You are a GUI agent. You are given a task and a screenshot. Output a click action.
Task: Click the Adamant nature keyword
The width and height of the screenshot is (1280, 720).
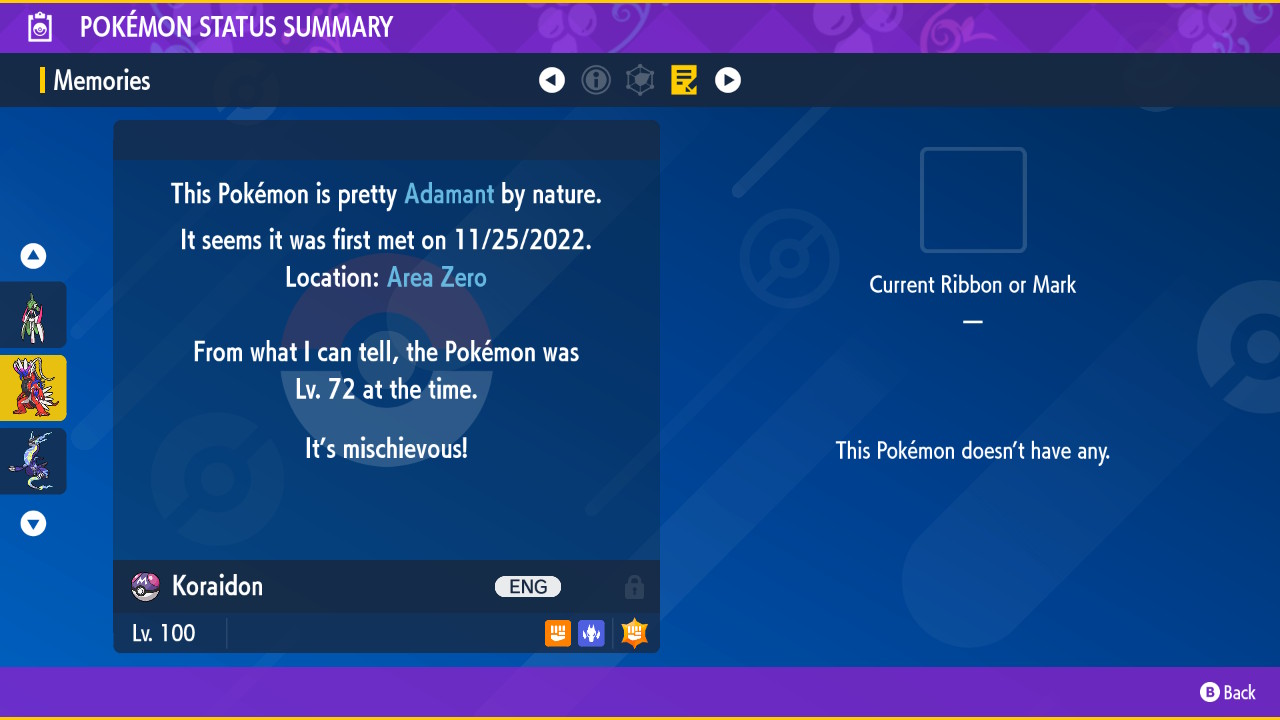point(449,194)
